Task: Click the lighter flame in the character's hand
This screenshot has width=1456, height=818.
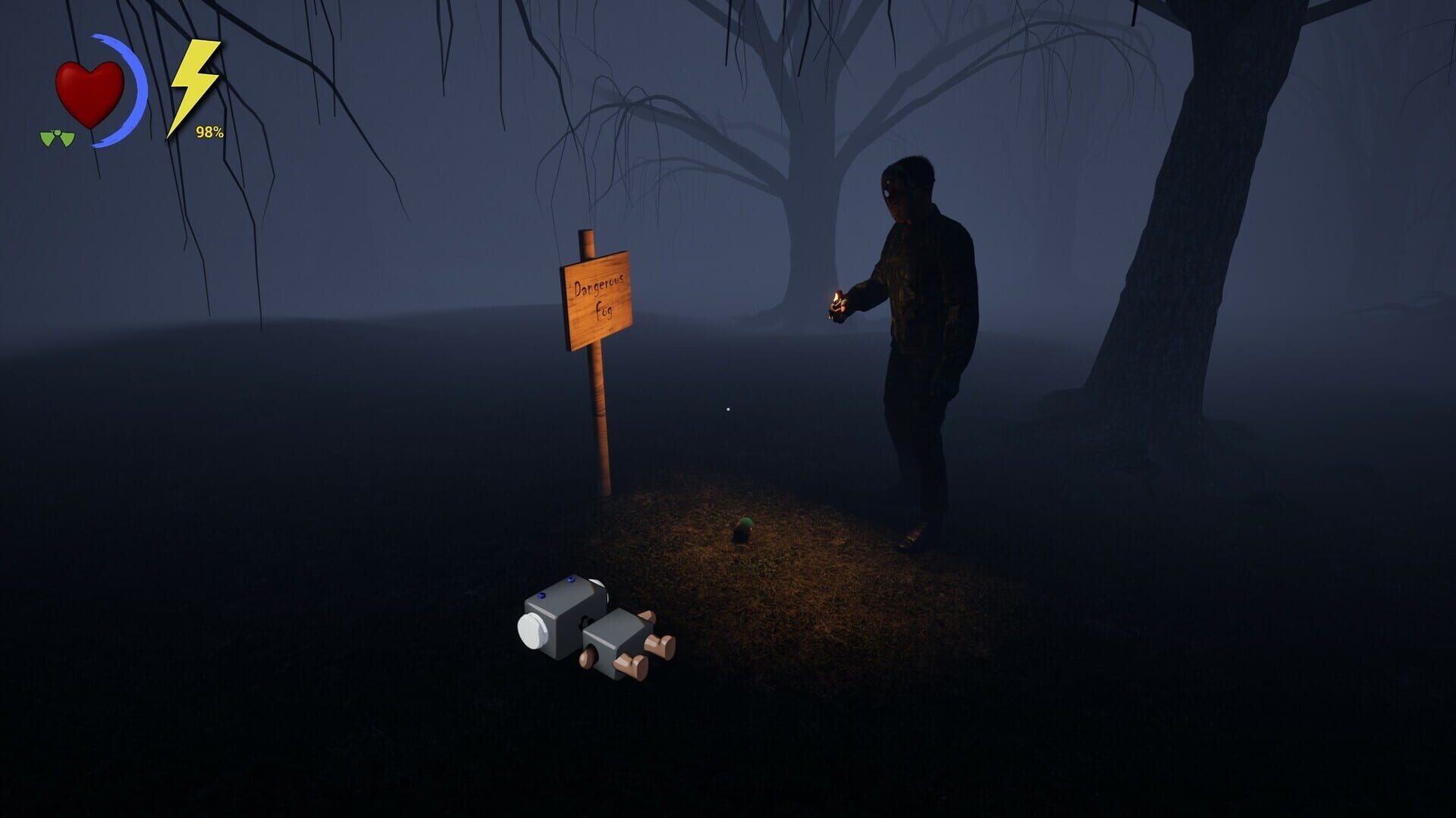Action: 836,296
